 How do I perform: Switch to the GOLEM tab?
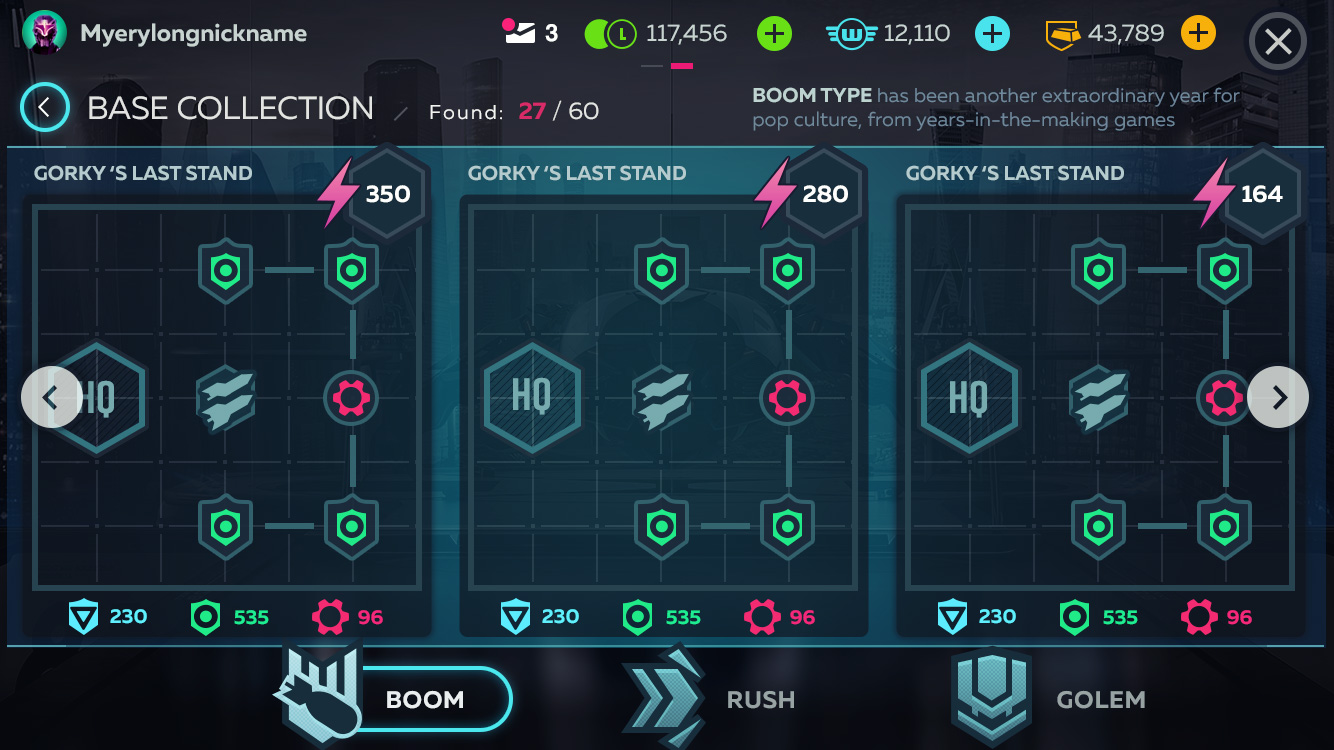(x=1050, y=699)
